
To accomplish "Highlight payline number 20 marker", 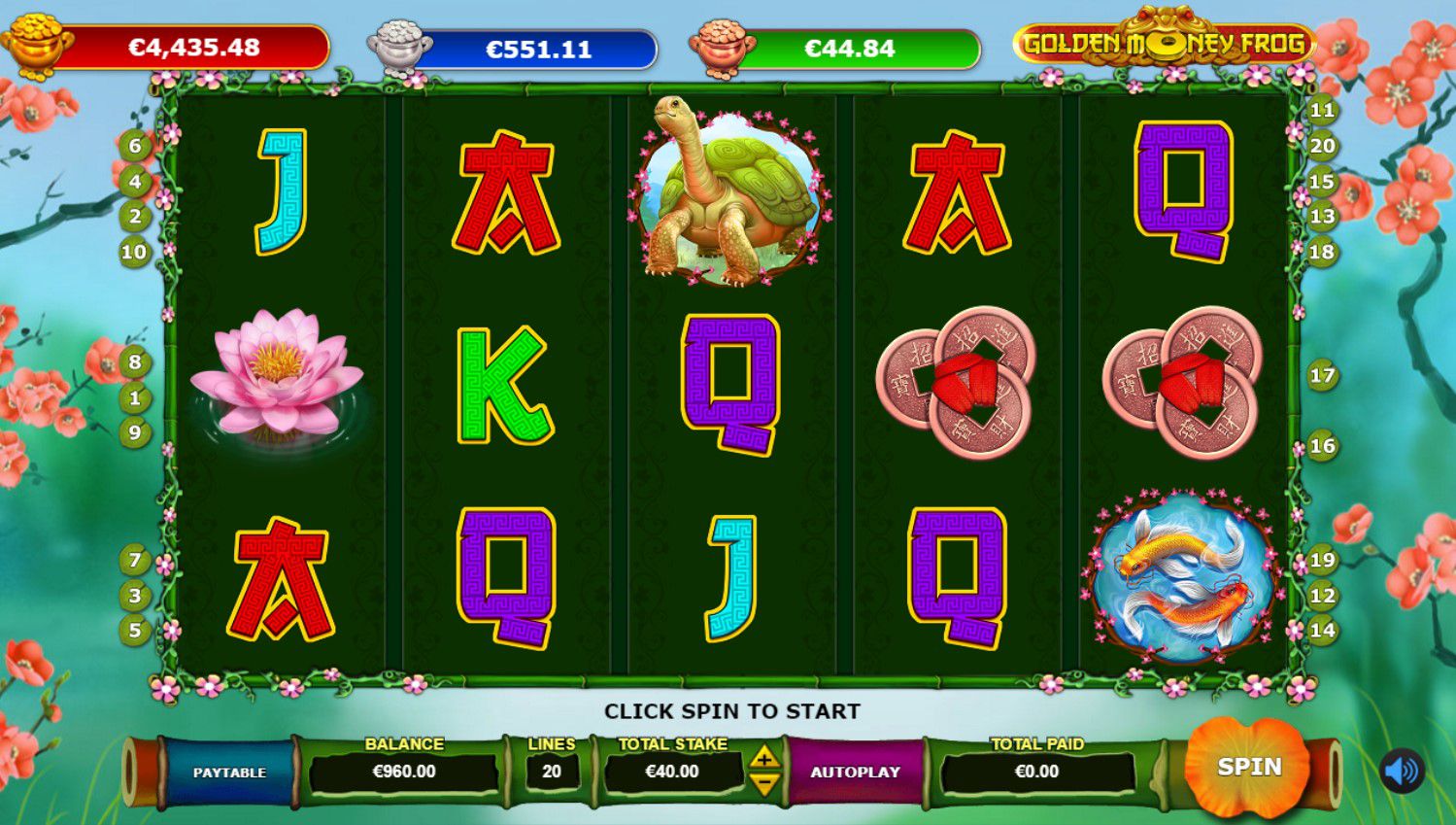I will [1322, 146].
